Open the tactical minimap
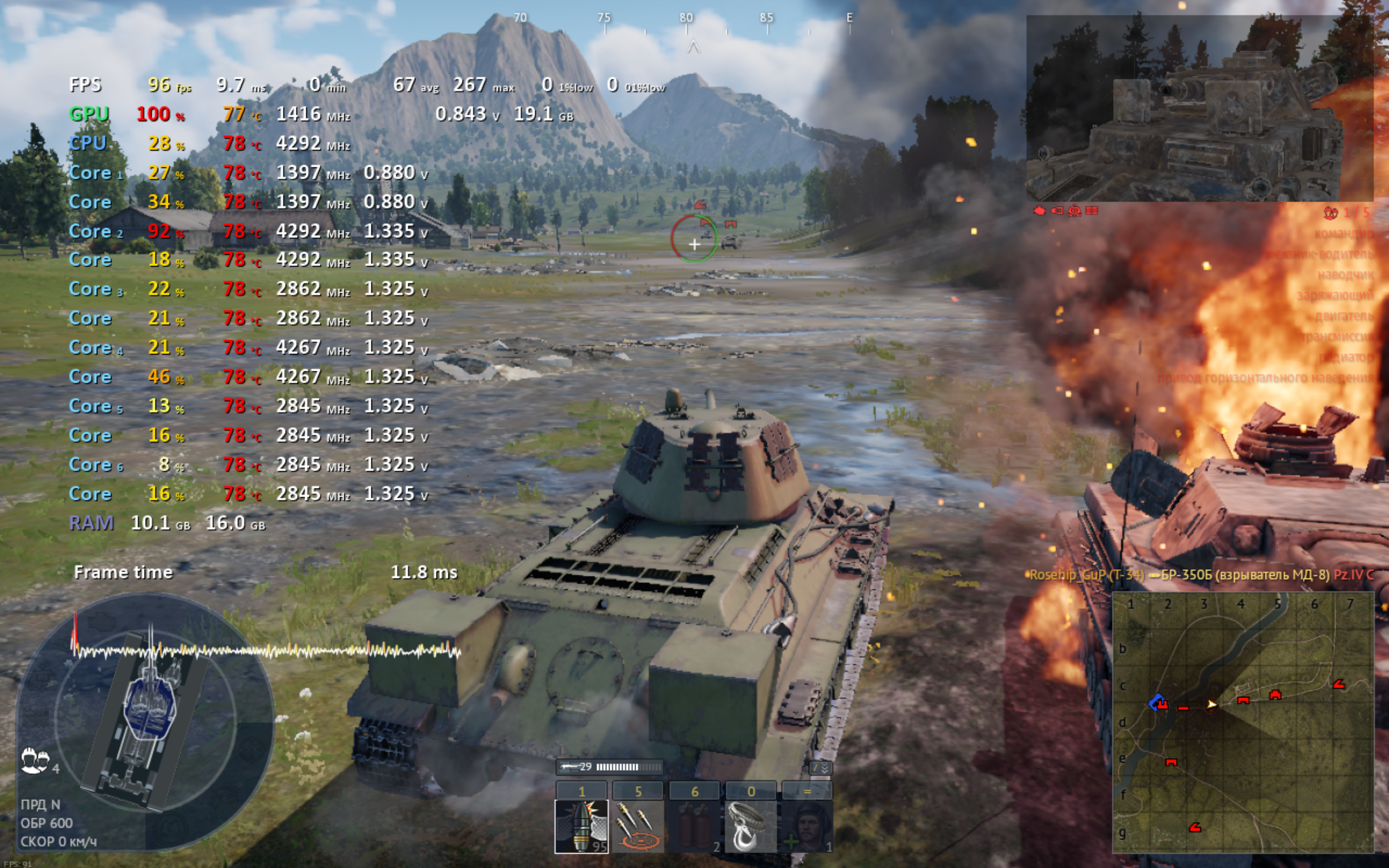The width and height of the screenshot is (1389, 868). [1243, 722]
